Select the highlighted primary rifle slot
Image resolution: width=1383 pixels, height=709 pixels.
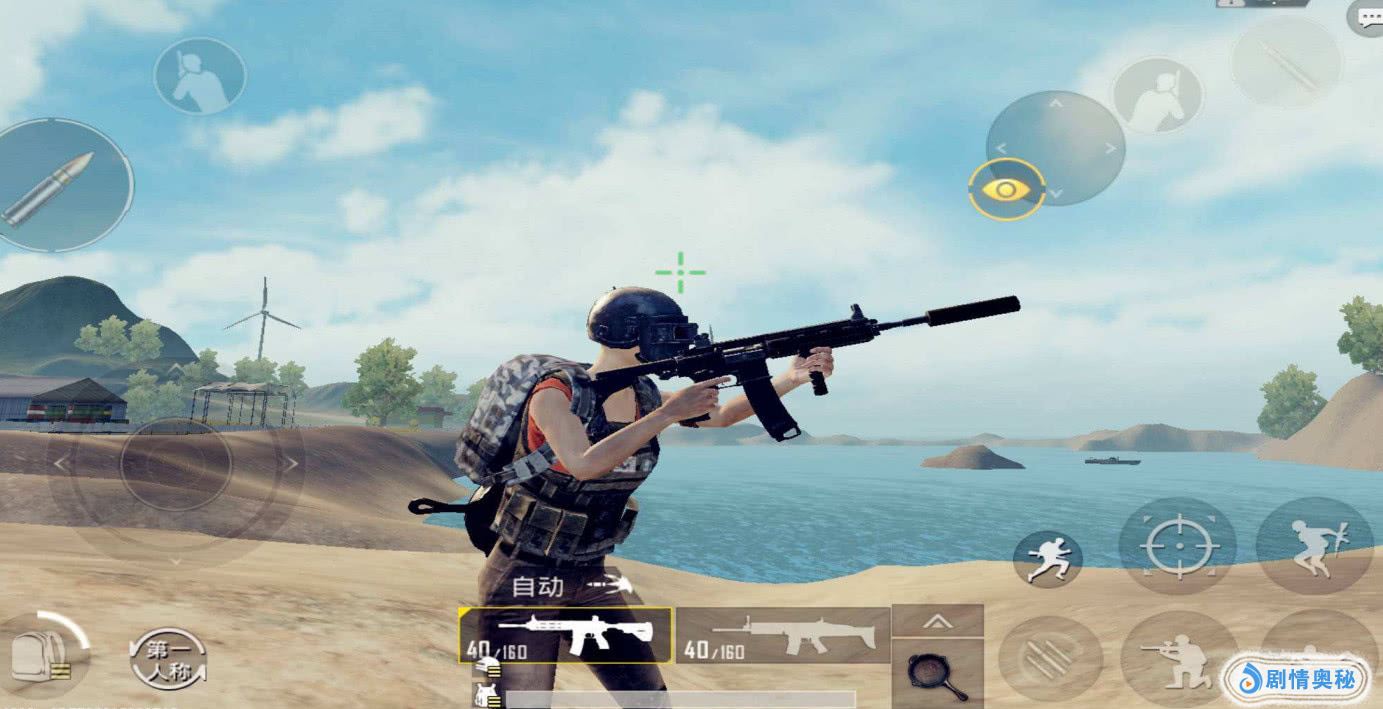click(x=565, y=635)
